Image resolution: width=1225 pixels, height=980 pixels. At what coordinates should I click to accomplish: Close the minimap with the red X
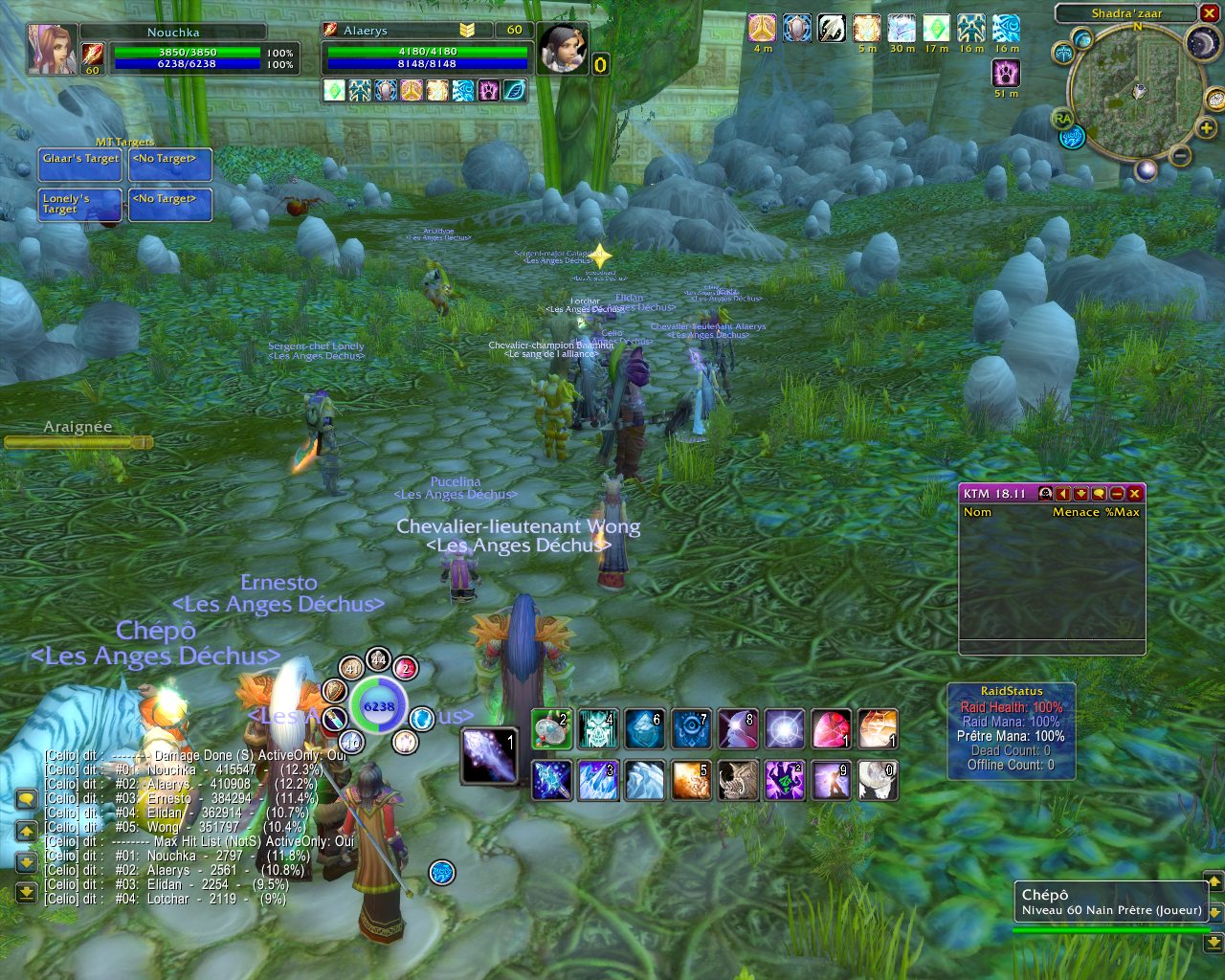1210,13
